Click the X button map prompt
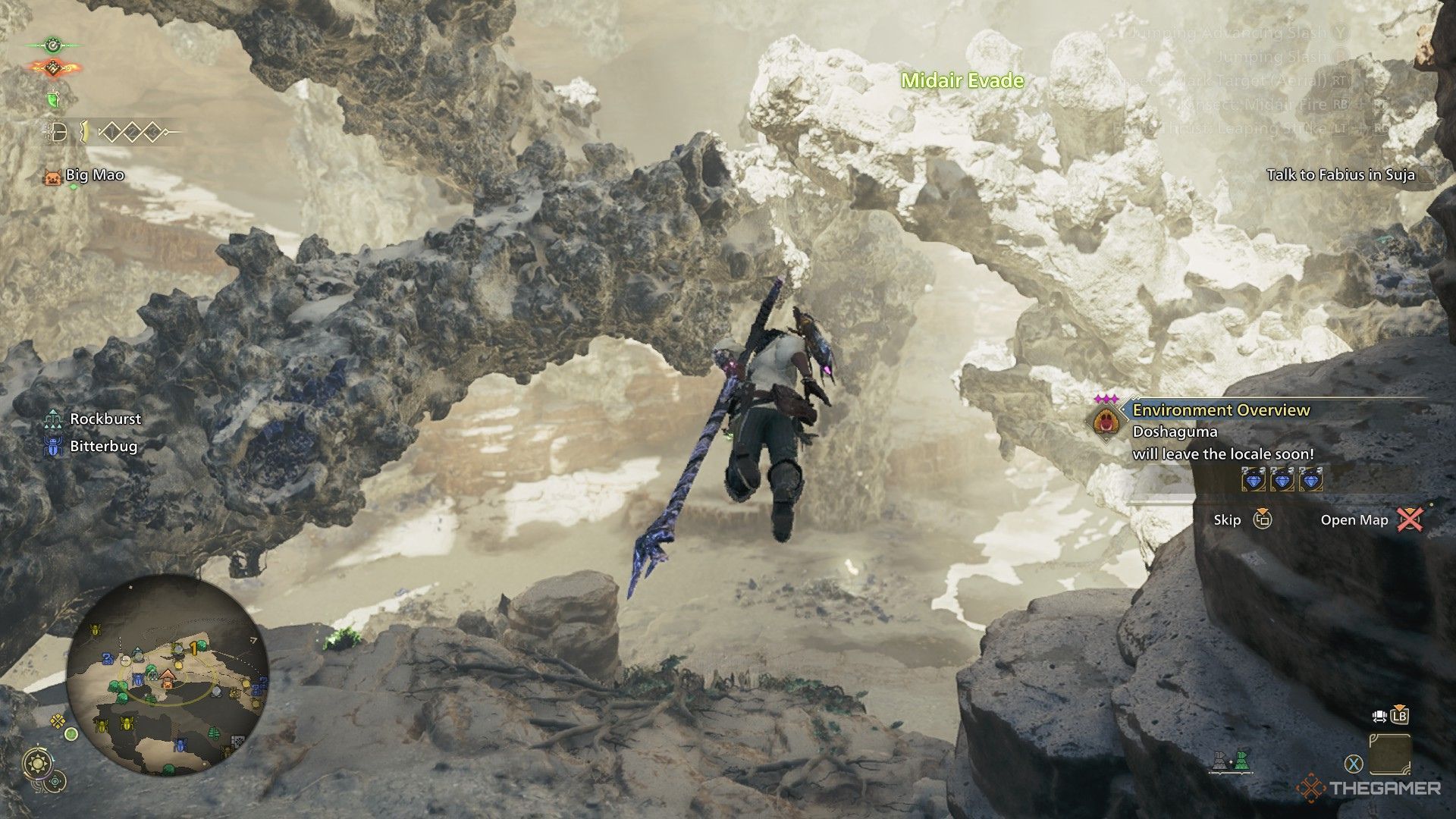1456x819 pixels. coord(1352,763)
